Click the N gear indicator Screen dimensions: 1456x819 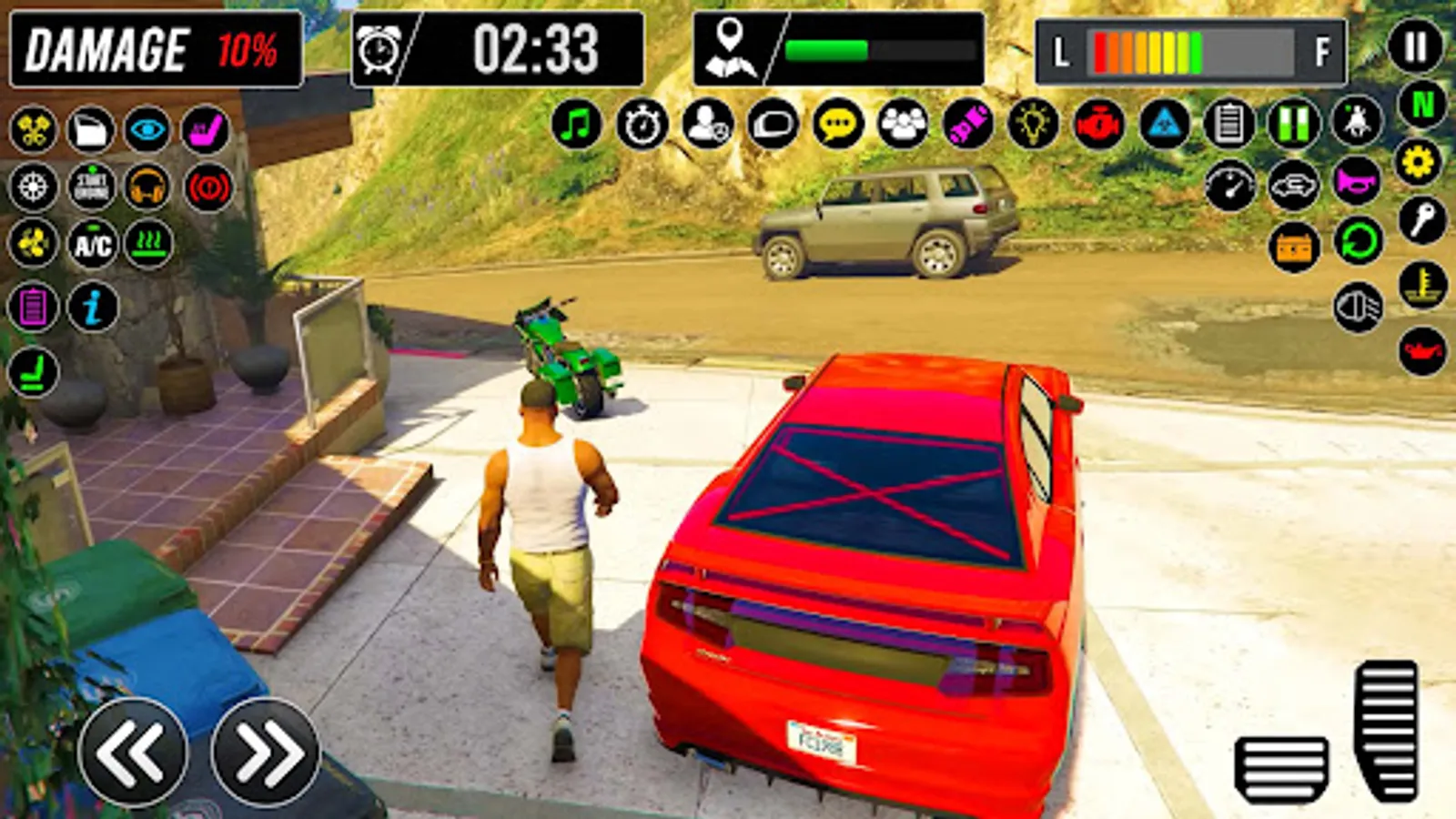click(x=1418, y=108)
